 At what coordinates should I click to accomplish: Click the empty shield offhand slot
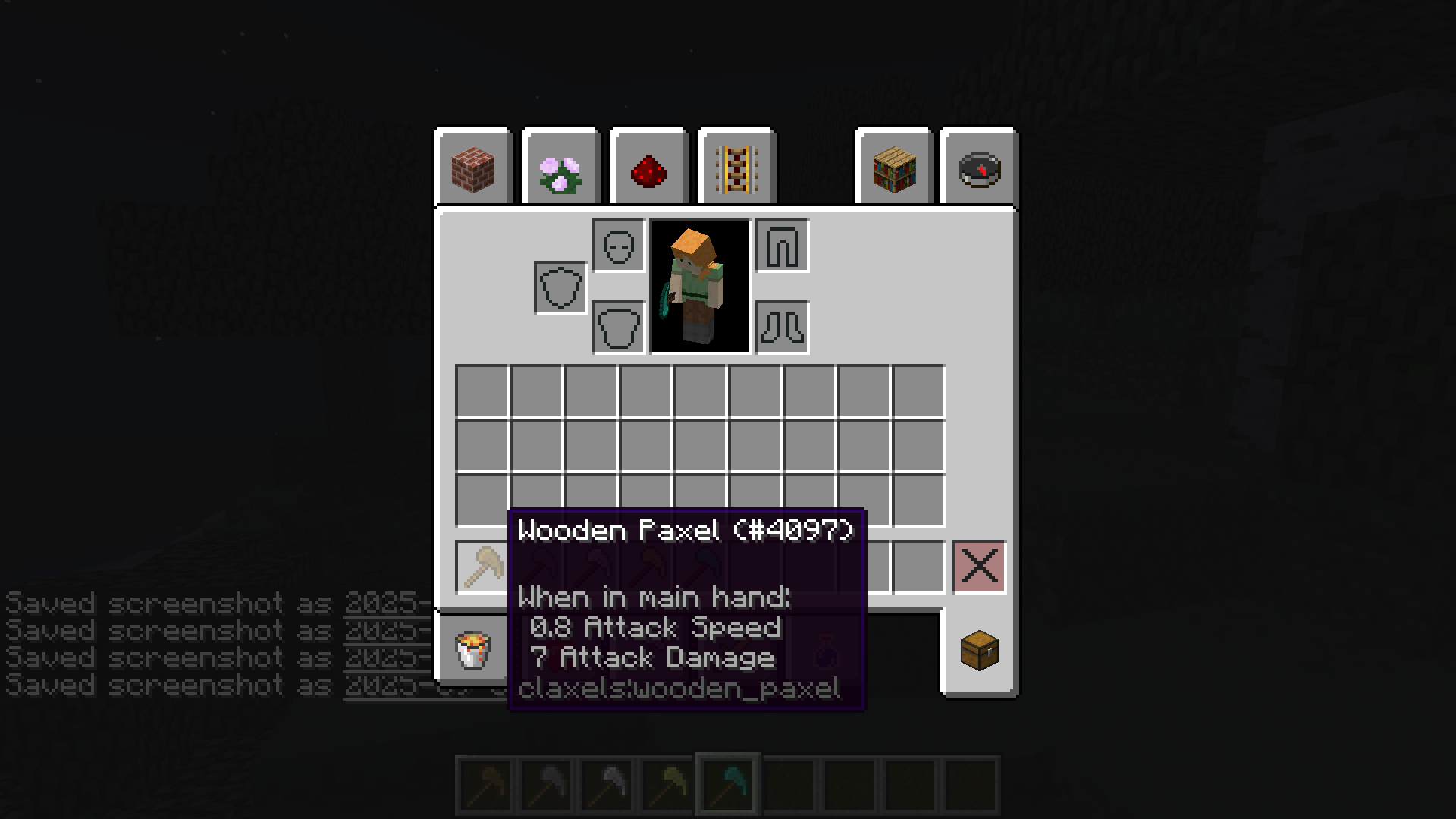(x=560, y=287)
